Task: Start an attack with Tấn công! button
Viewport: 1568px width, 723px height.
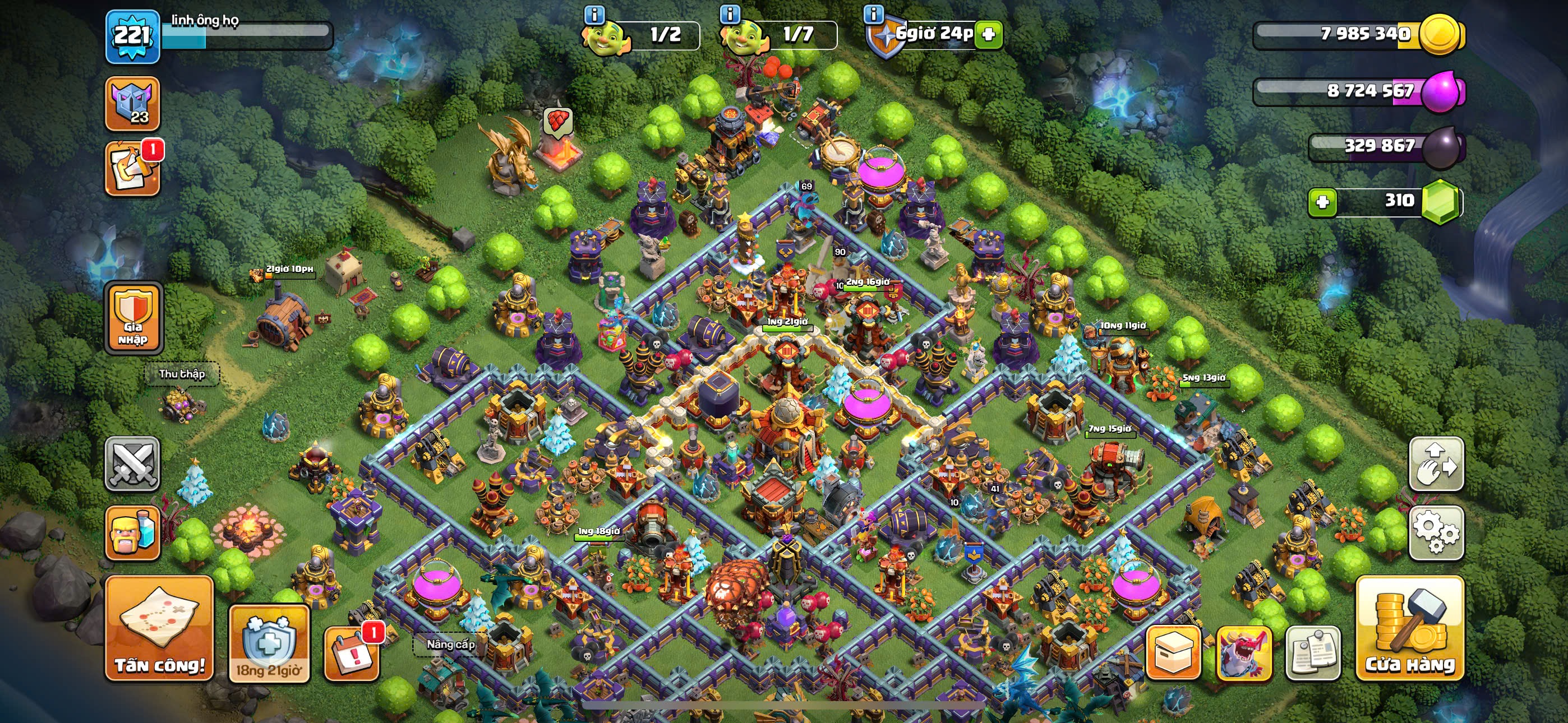Action: coord(159,628)
